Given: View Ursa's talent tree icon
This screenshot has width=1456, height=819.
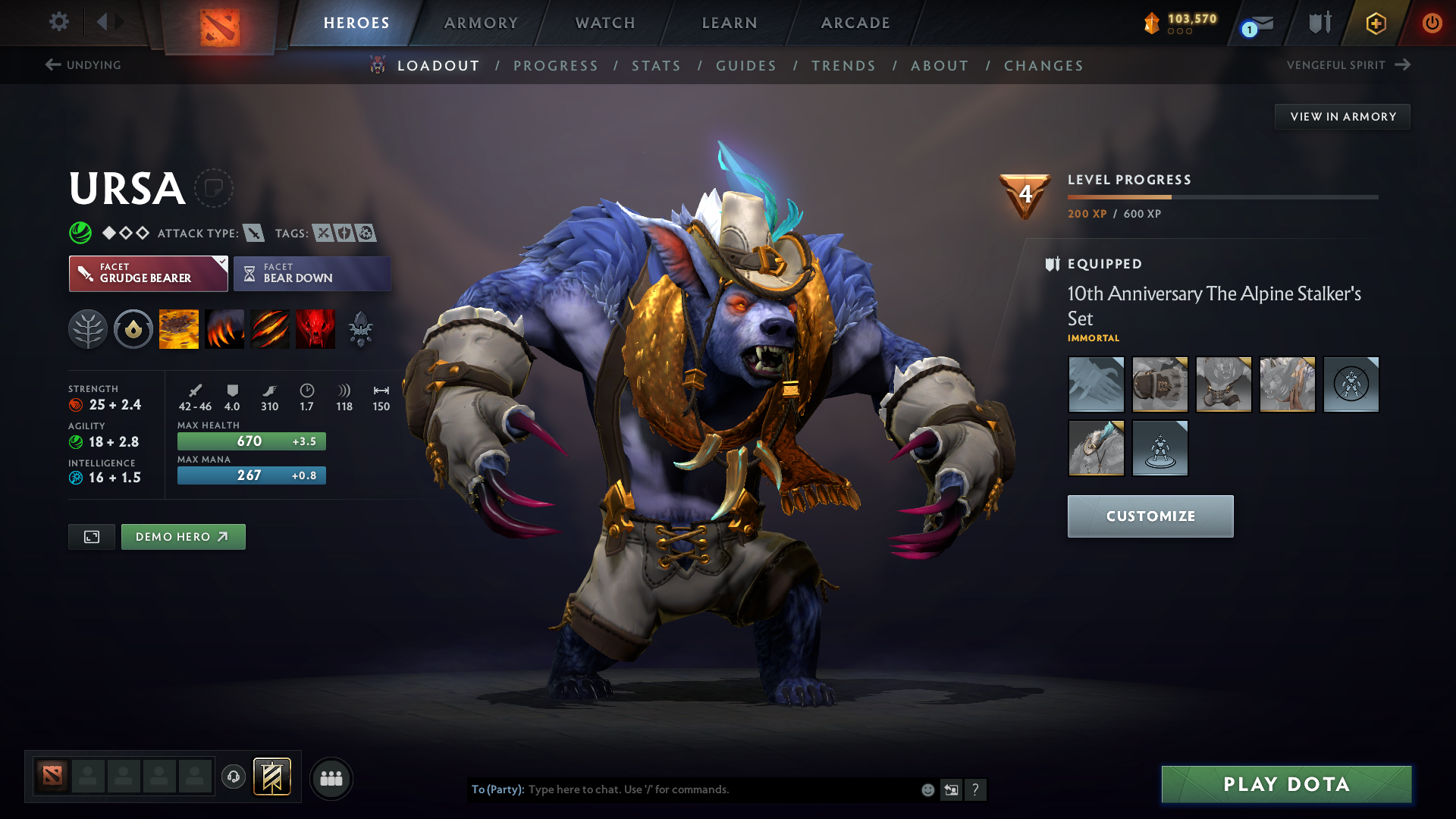Looking at the screenshot, I should click(88, 328).
